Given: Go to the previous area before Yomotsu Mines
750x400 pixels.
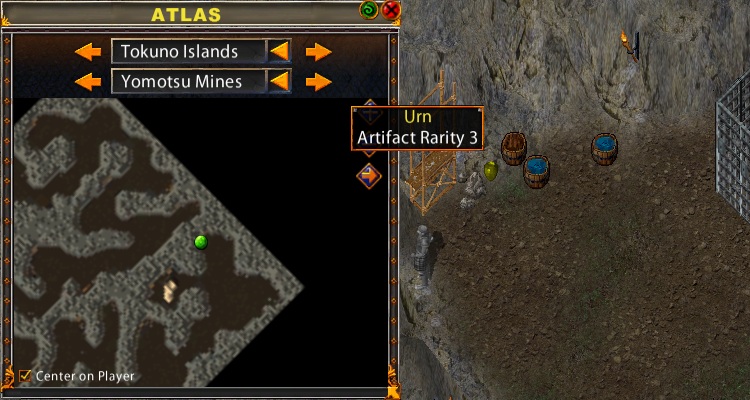Looking at the screenshot, I should pos(89,81).
